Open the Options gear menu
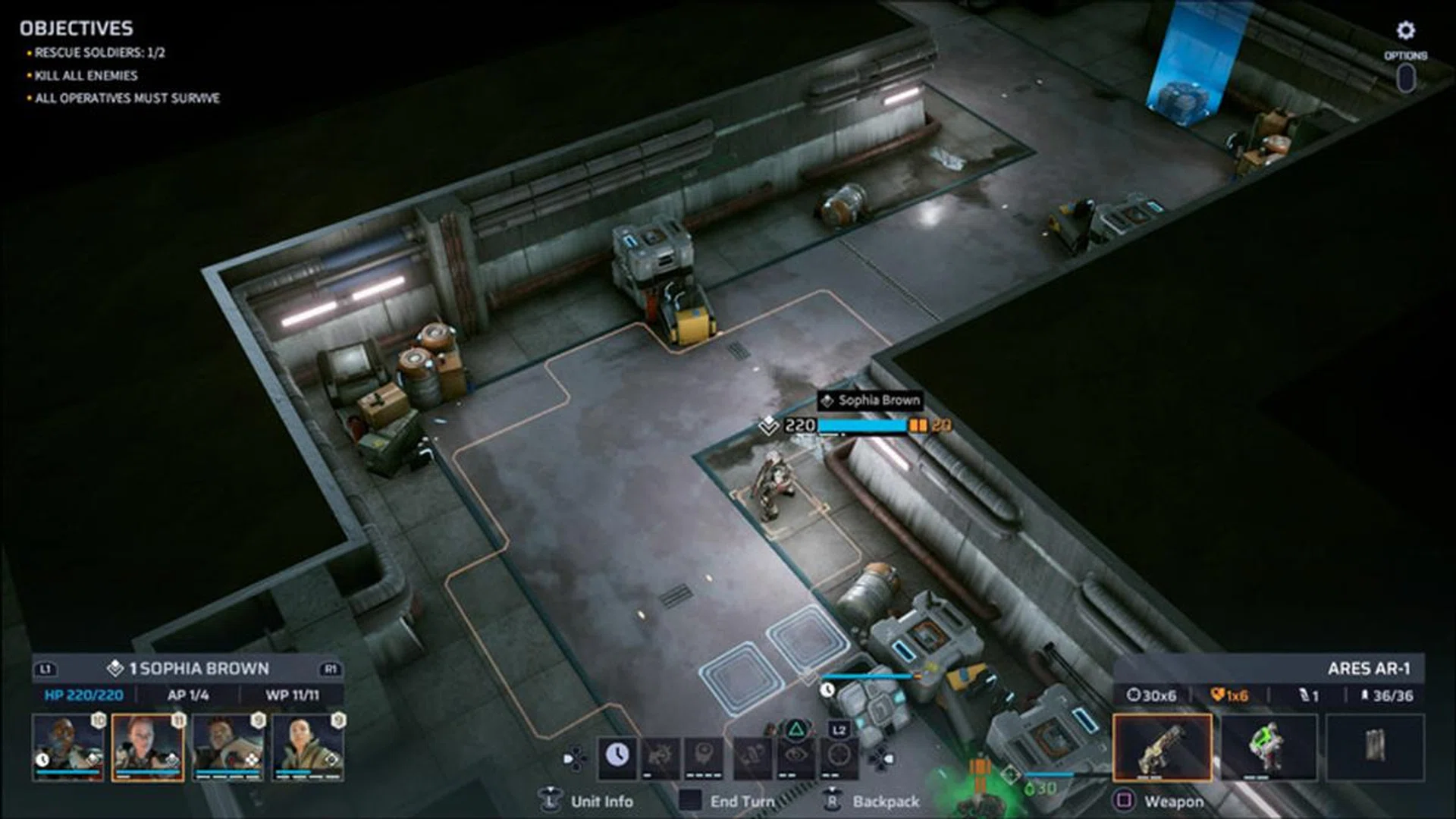Viewport: 1456px width, 819px height. (1405, 31)
